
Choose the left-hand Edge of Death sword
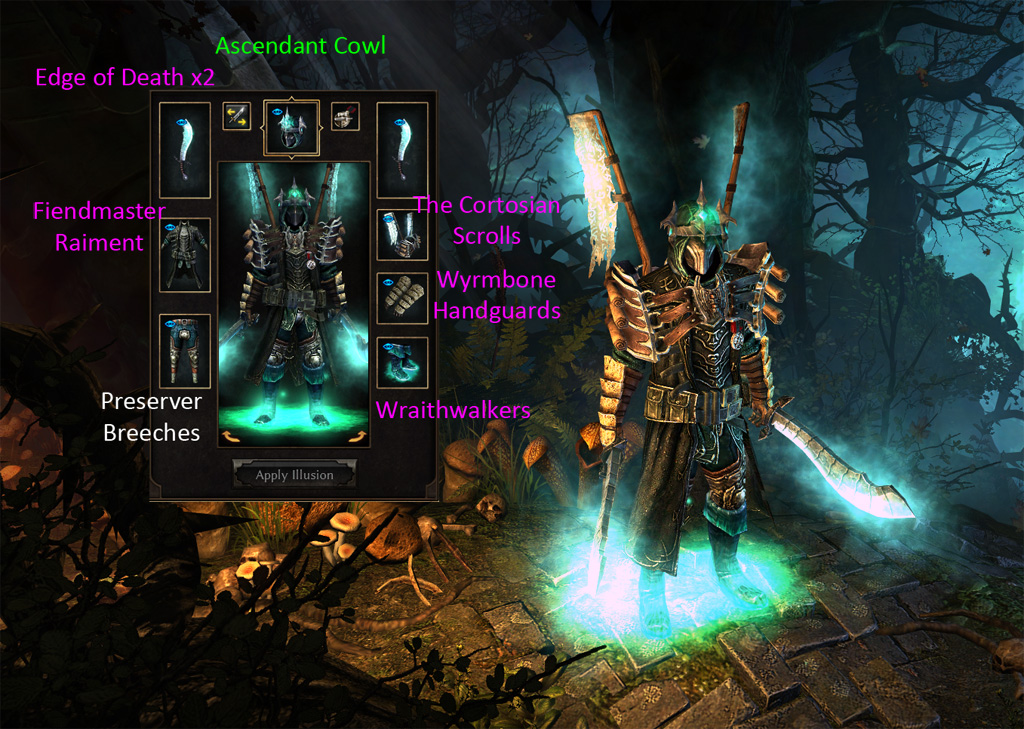click(x=185, y=149)
